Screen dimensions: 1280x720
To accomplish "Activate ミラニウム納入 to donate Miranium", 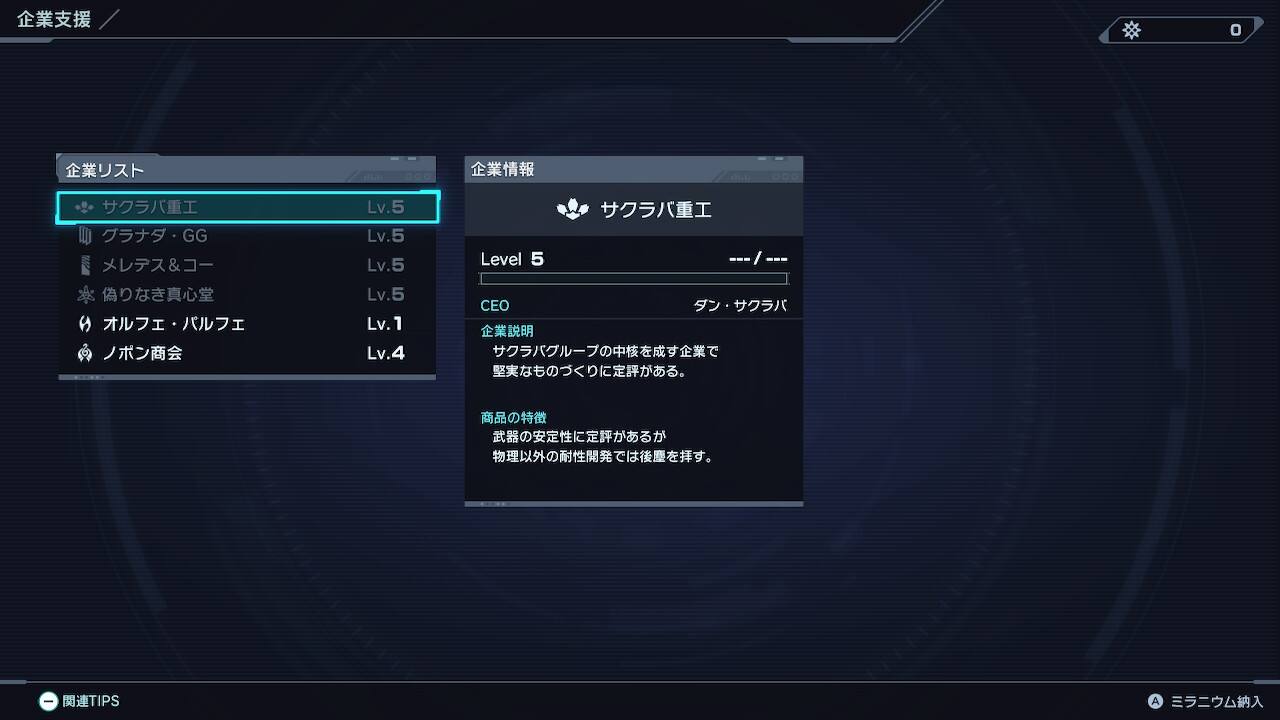I will (1206, 702).
